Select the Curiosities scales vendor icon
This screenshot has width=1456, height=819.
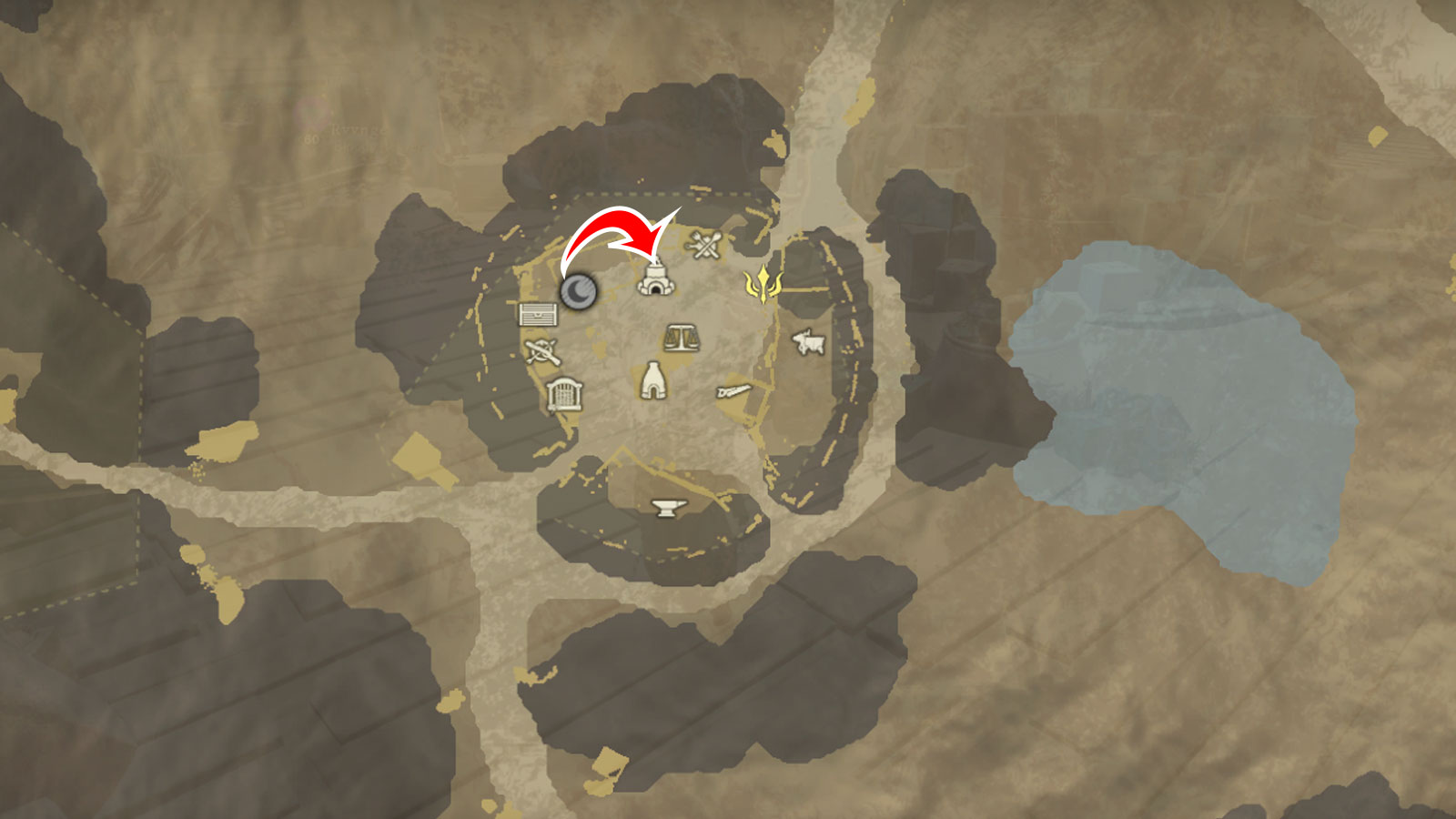pyautogui.click(x=682, y=337)
